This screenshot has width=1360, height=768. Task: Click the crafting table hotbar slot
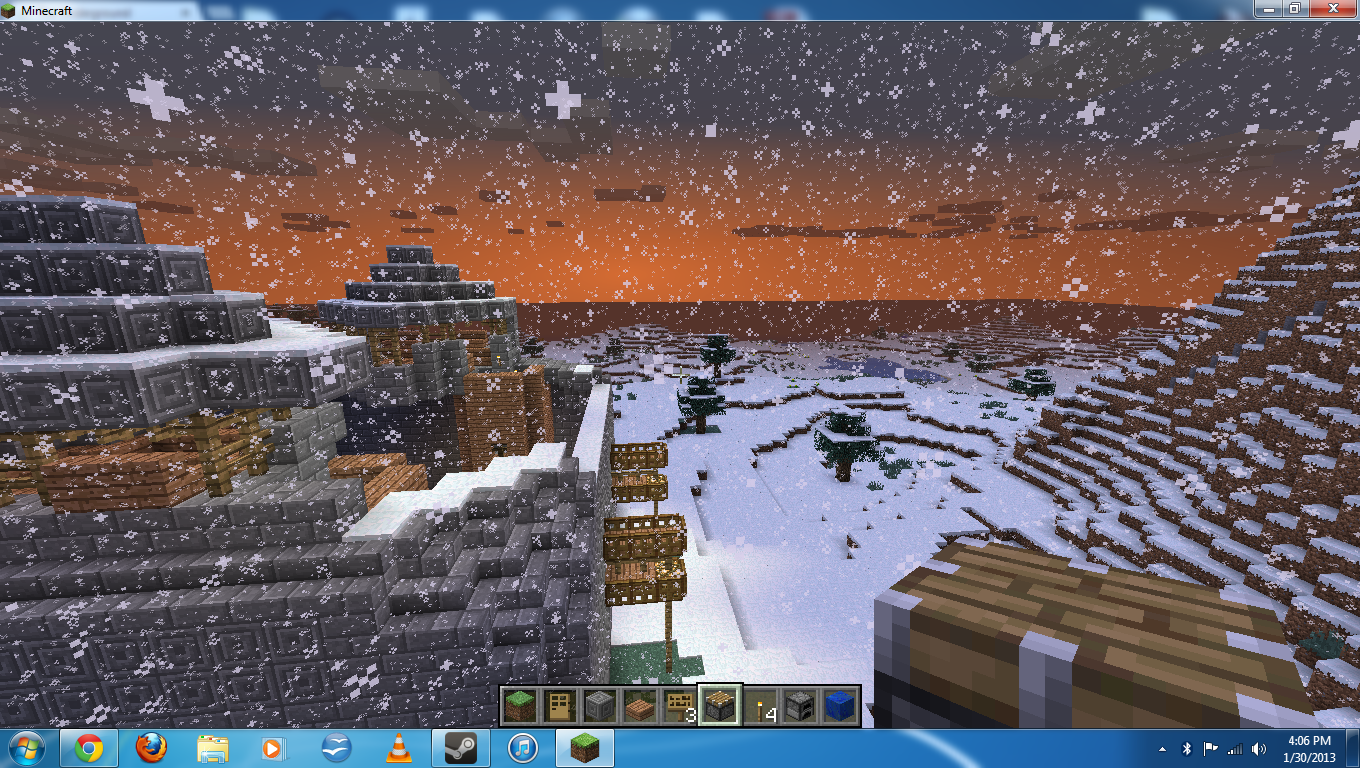(x=721, y=703)
